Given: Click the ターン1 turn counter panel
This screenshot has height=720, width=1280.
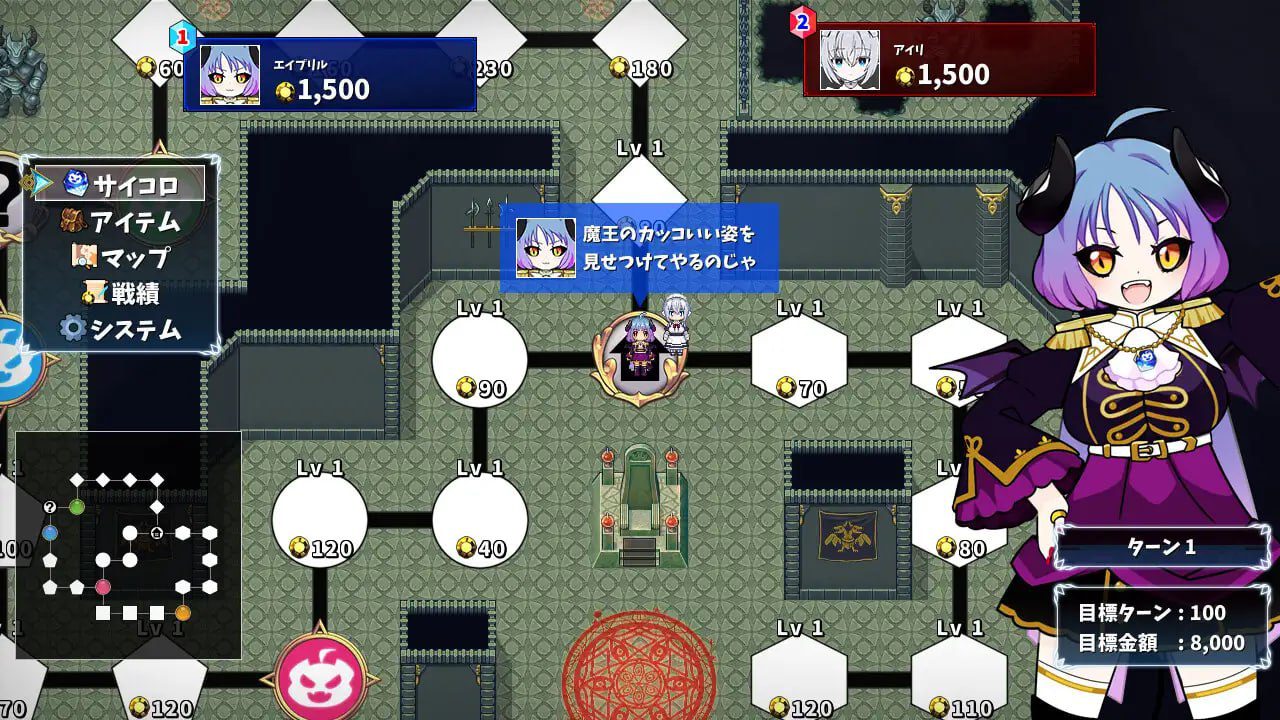Looking at the screenshot, I should click(x=1160, y=548).
